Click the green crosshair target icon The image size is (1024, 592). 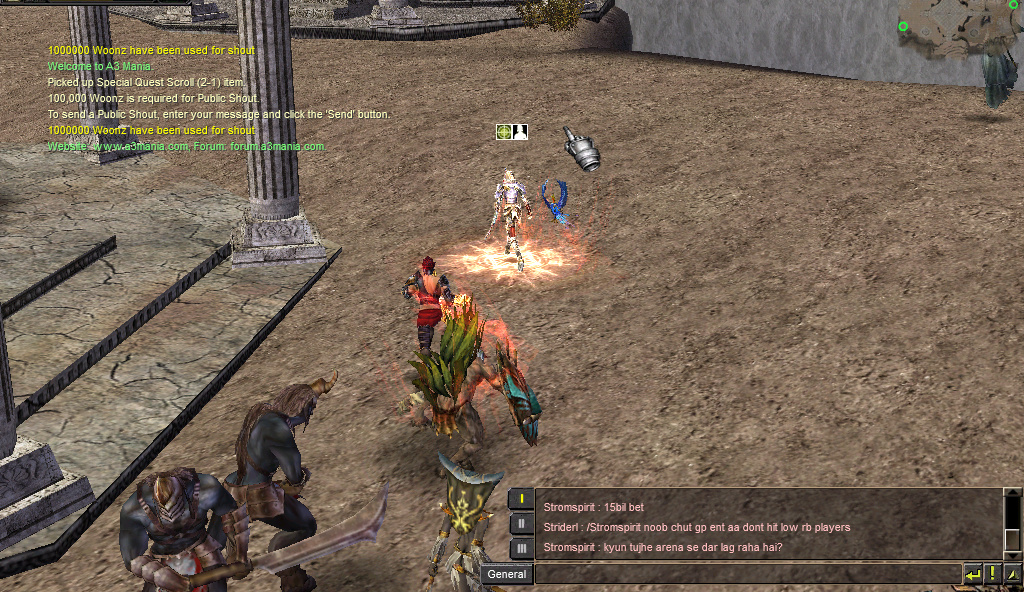tap(504, 132)
